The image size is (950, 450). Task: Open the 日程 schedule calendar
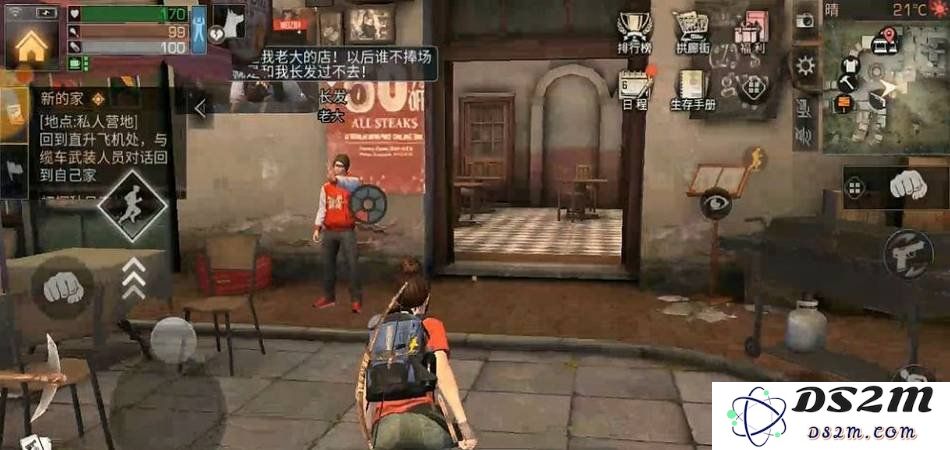[633, 88]
